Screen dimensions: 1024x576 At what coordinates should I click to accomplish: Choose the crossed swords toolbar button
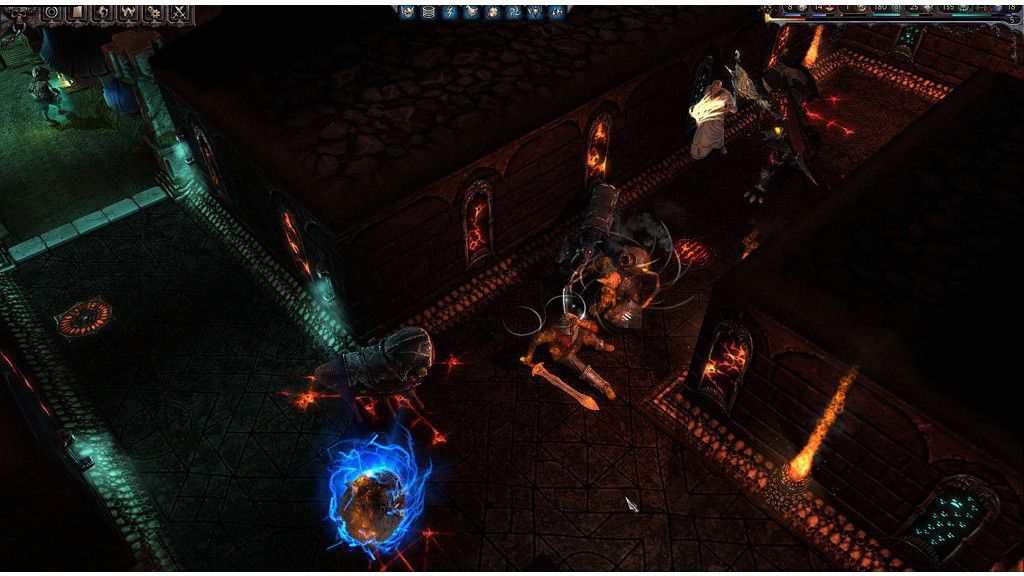point(180,13)
